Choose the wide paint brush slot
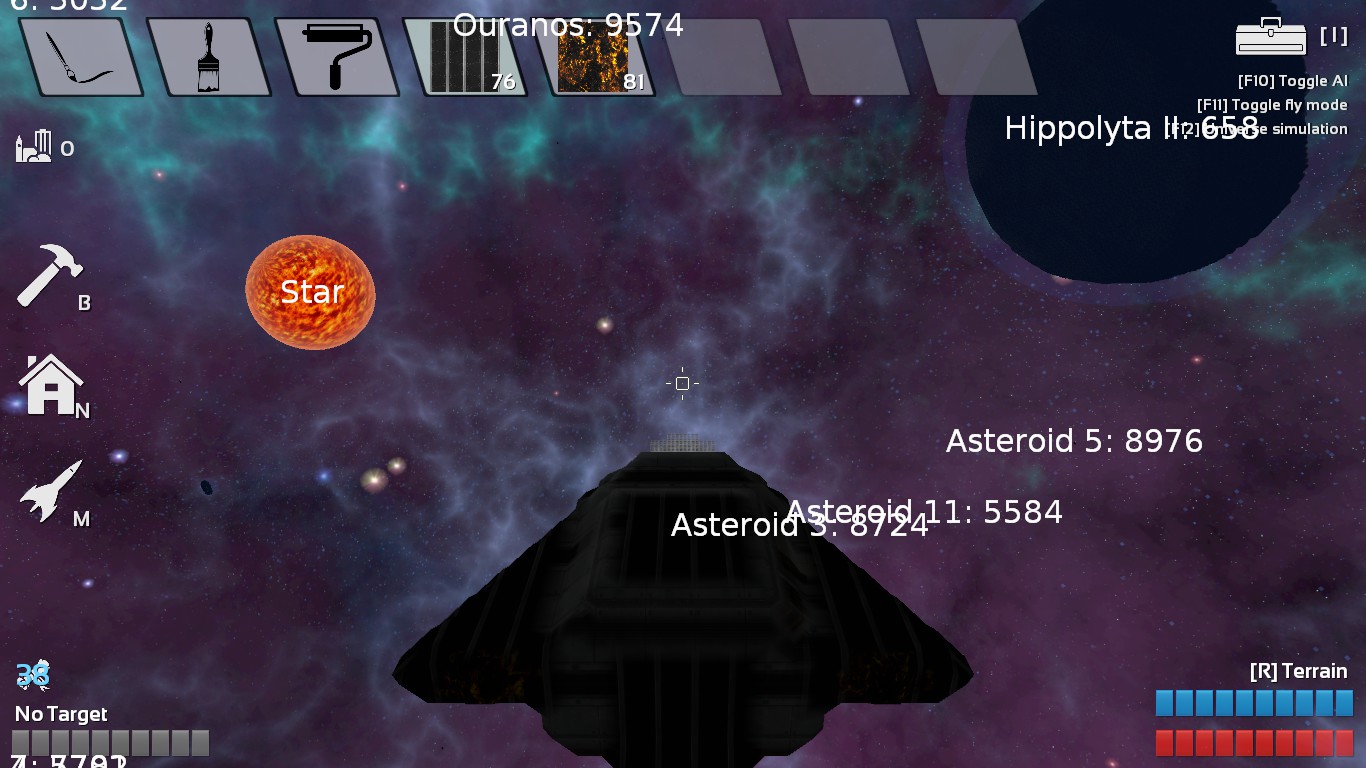 coord(208,57)
